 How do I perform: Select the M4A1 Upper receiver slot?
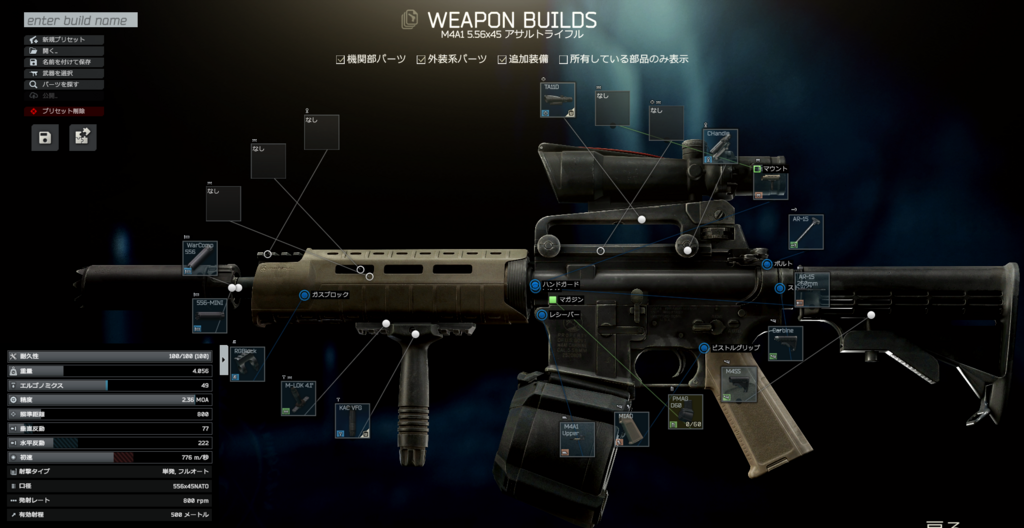point(577,439)
